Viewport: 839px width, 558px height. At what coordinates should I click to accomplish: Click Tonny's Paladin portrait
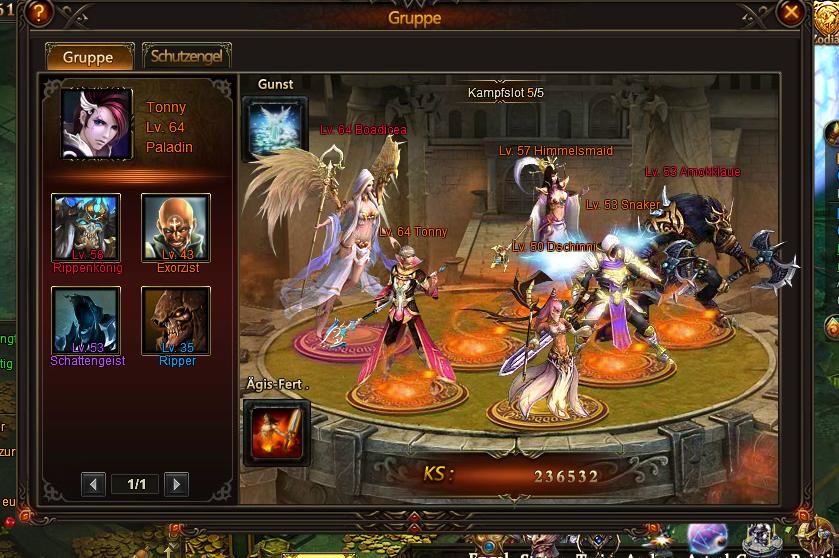coord(97,124)
